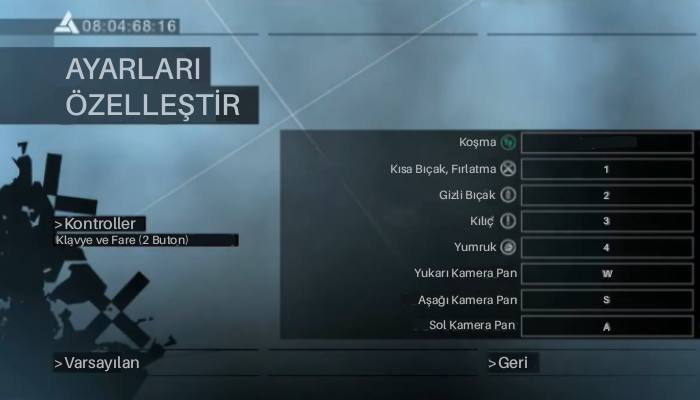Edit the Gizli Bıçak key binding
Image resolution: width=700 pixels, height=400 pixels.
click(x=606, y=195)
